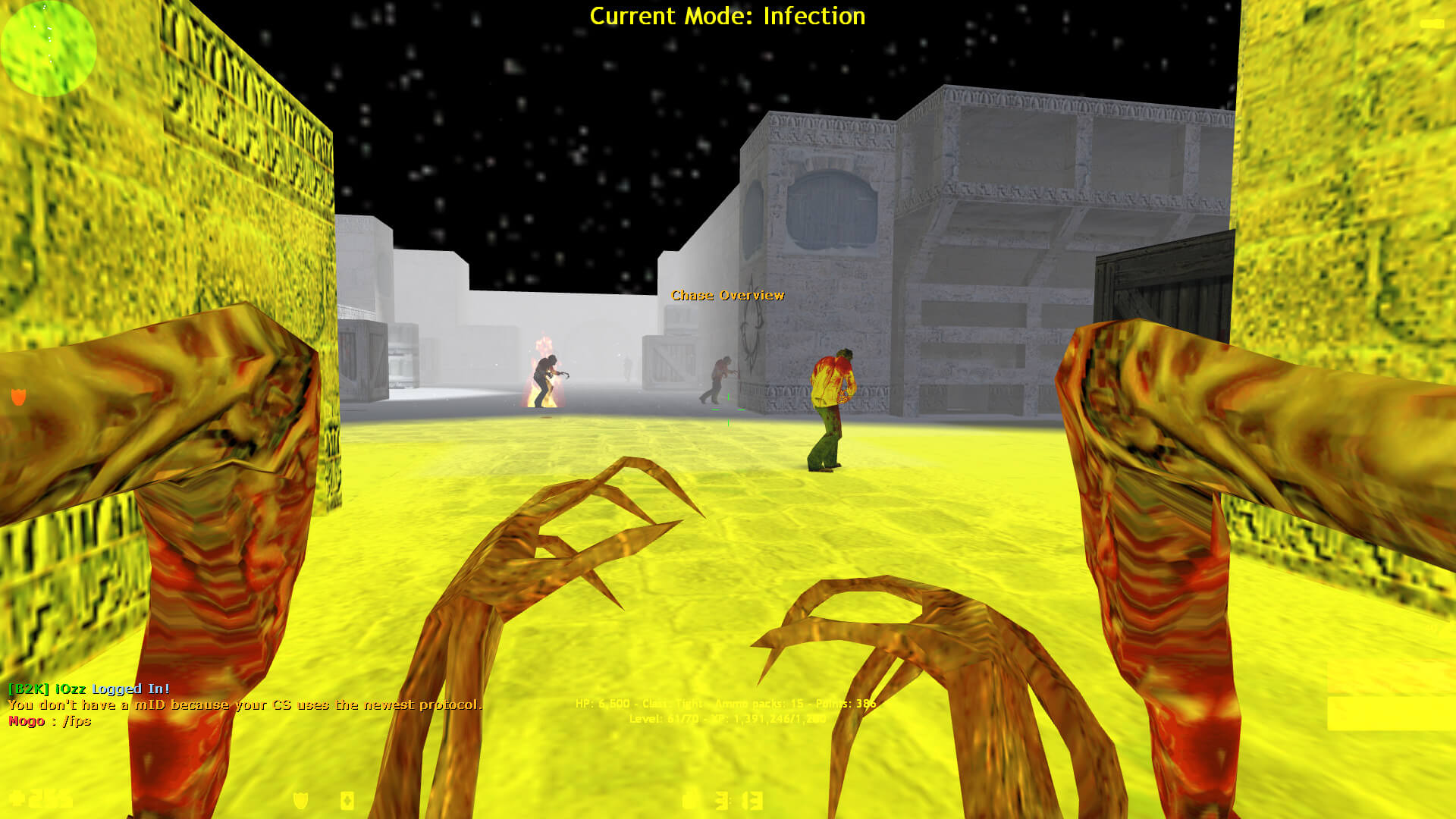Select the armor shield icon in the bottom HUD
This screenshot has height=819, width=1456.
[301, 800]
